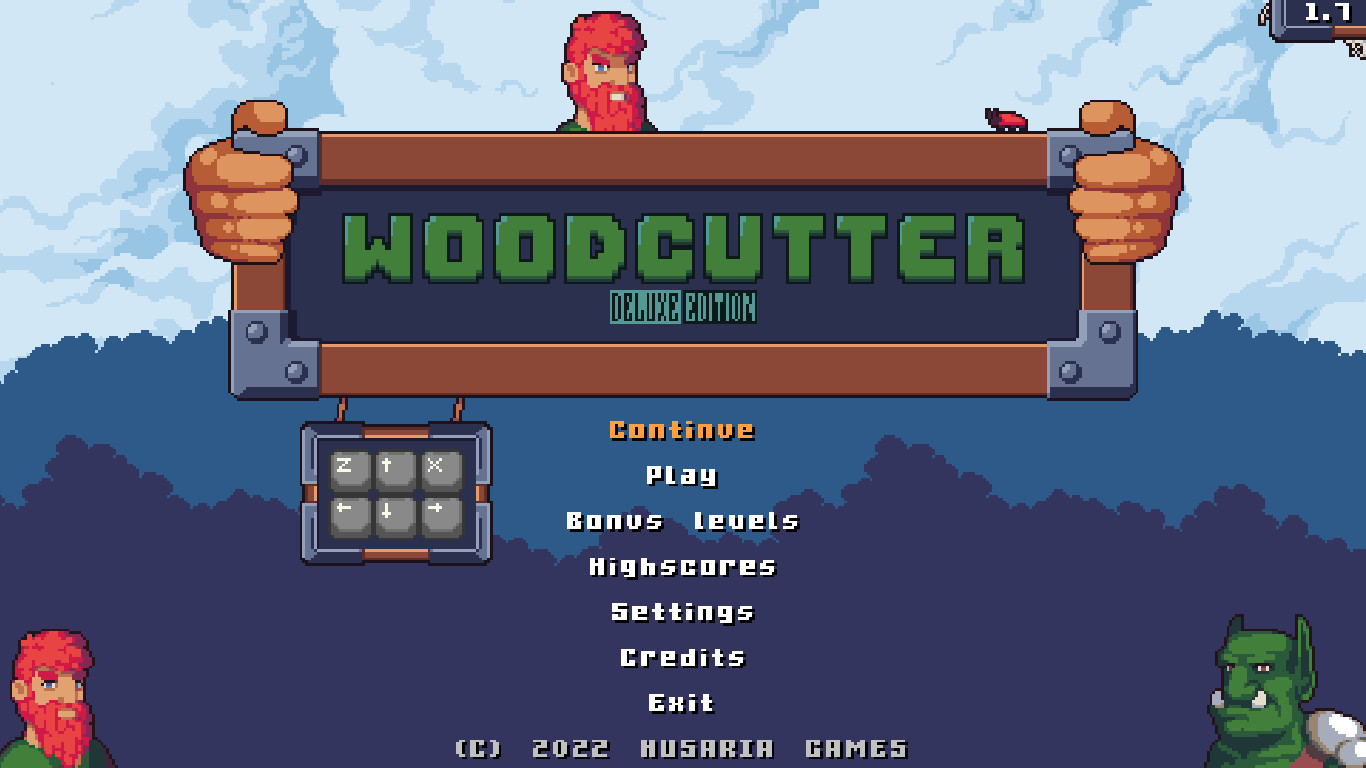Viewport: 1366px width, 768px height.
Task: Click the version 1.7 badge
Action: tap(1327, 13)
